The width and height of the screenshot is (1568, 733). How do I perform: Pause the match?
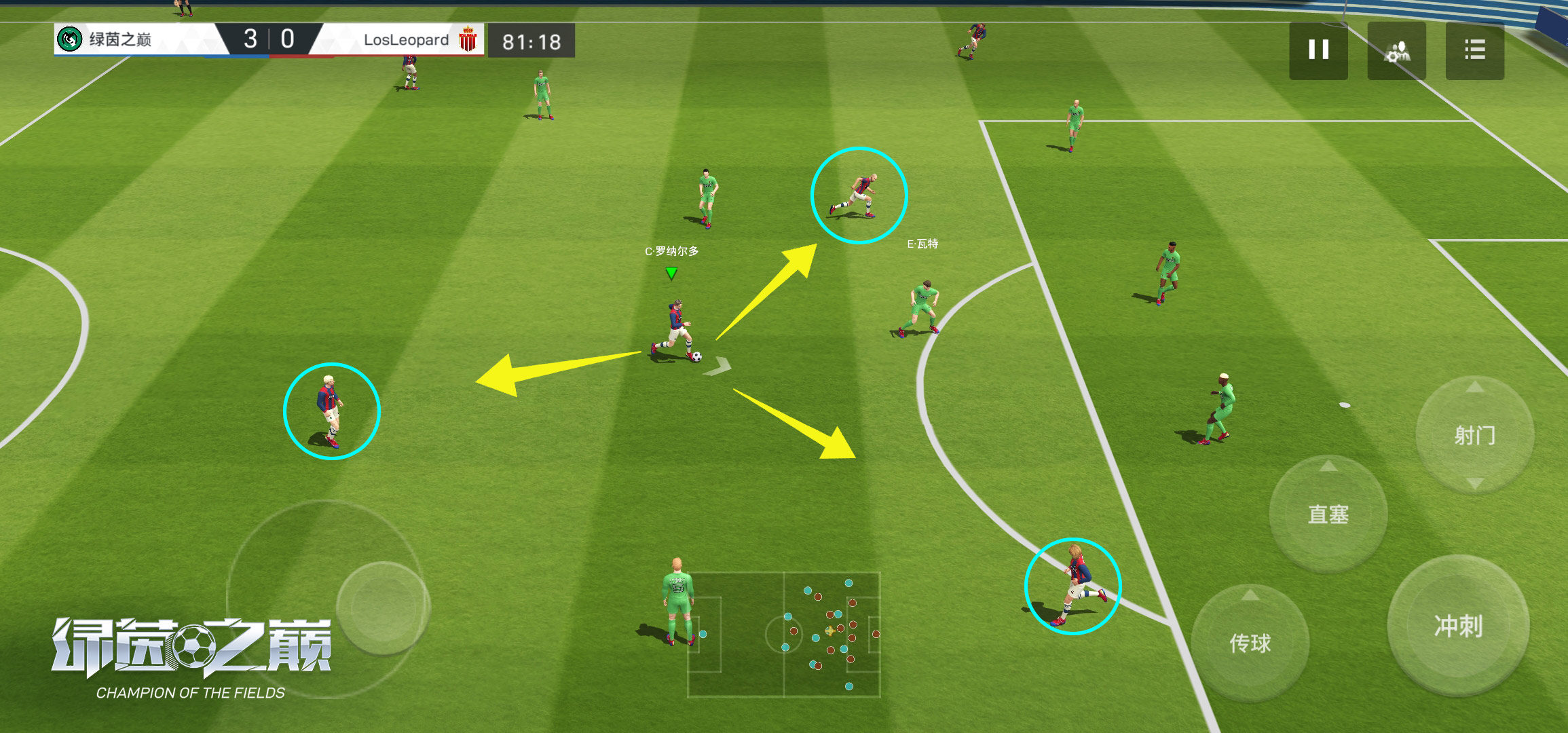click(x=1318, y=50)
